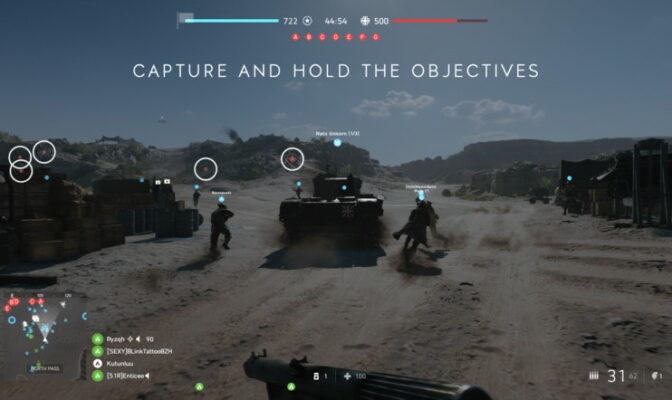Click objective A flag marker at top

pos(296,37)
